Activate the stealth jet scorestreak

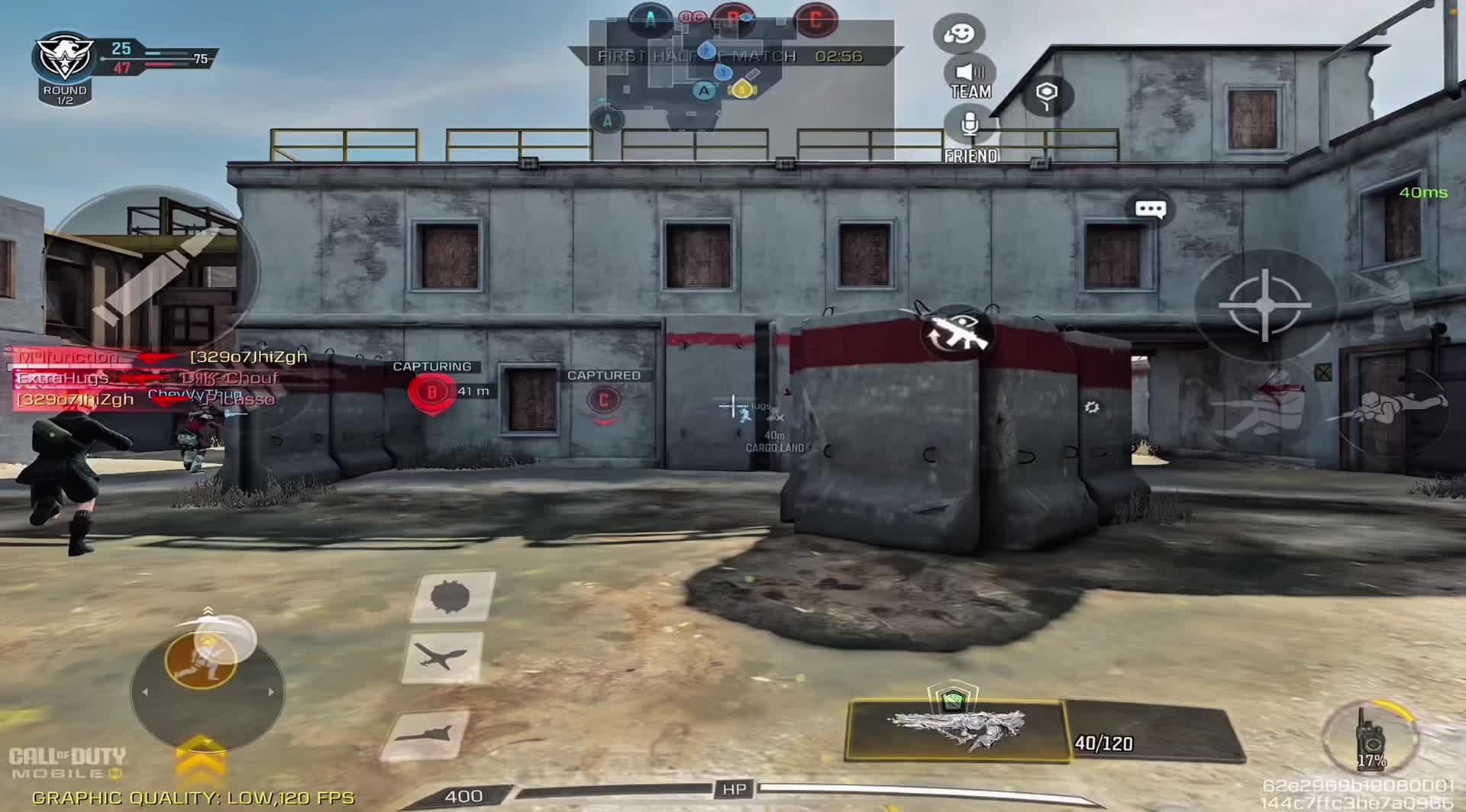427,735
